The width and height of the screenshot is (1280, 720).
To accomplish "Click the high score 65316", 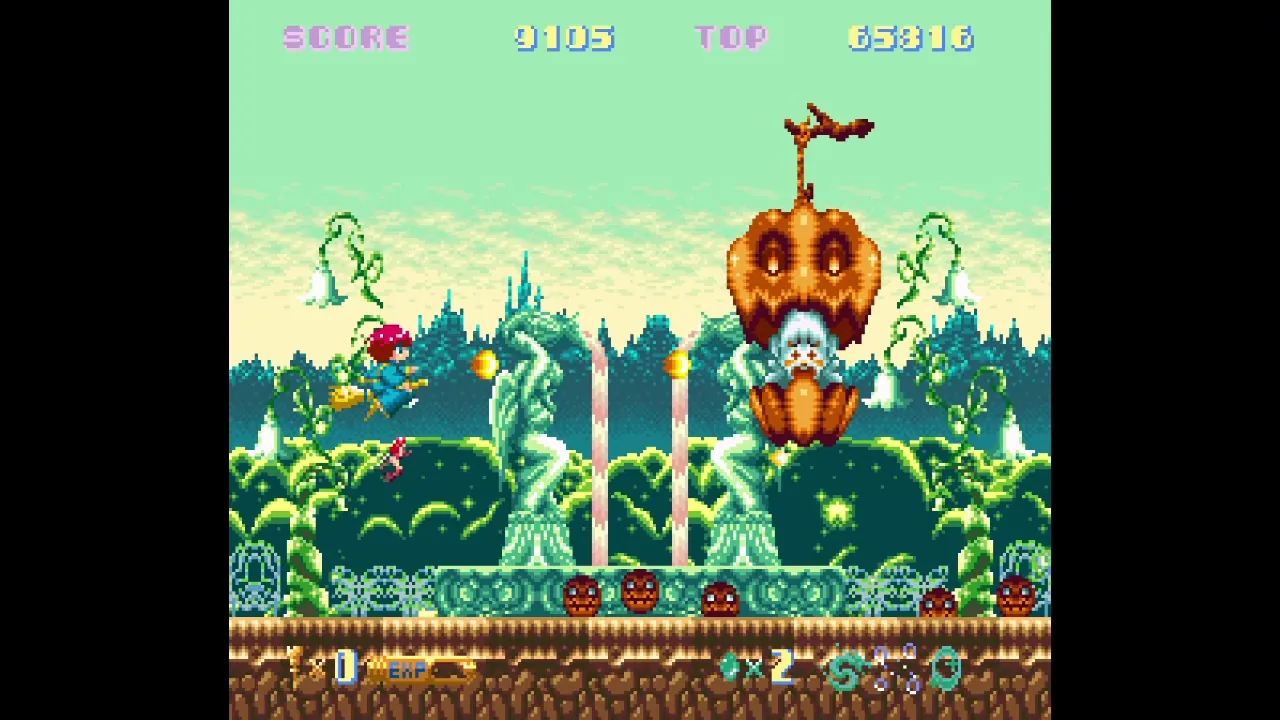I will click(x=910, y=38).
